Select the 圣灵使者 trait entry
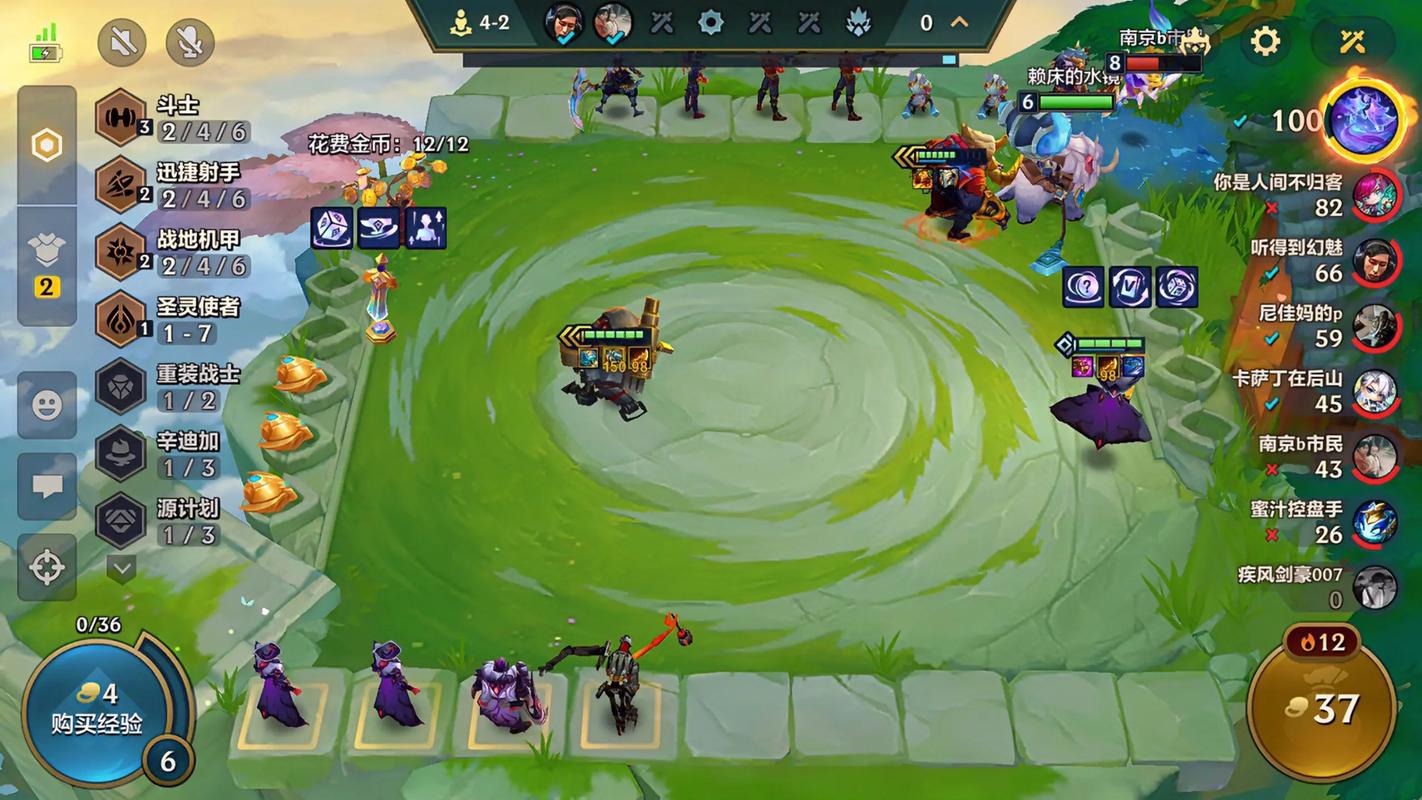Image resolution: width=1422 pixels, height=800 pixels. click(170, 319)
